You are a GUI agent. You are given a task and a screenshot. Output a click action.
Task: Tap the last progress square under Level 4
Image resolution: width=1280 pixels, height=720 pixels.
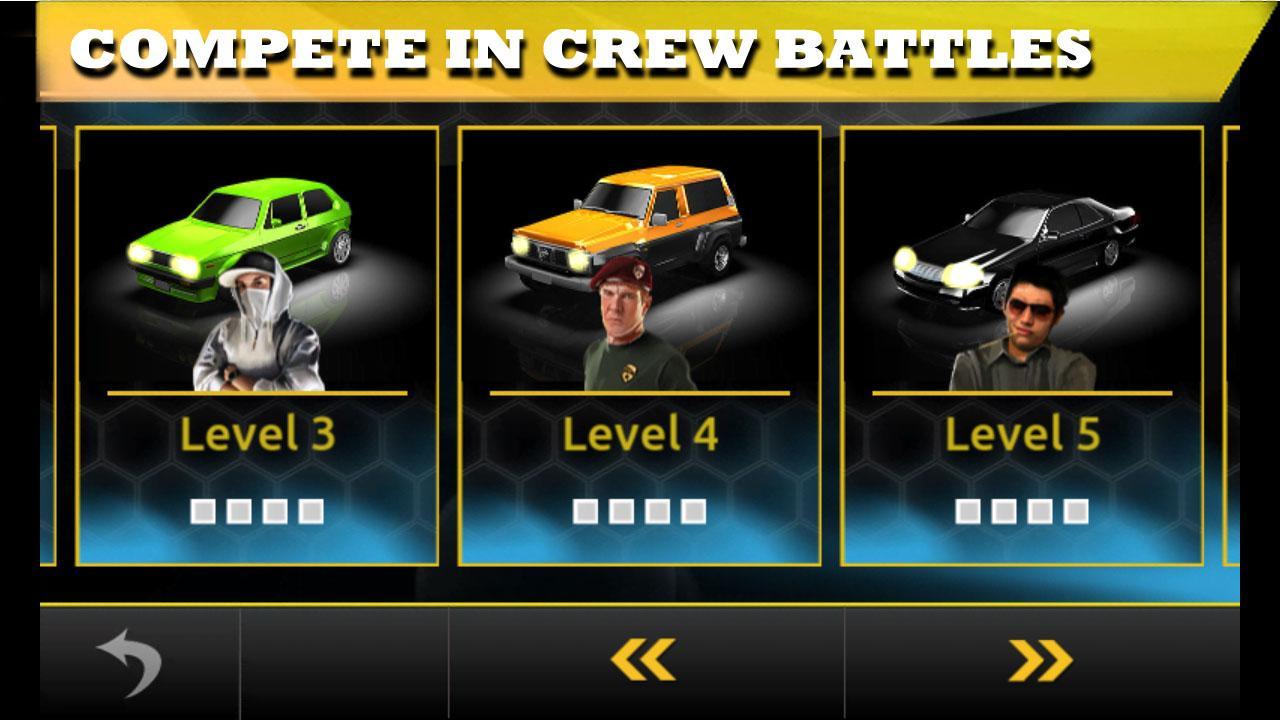692,508
